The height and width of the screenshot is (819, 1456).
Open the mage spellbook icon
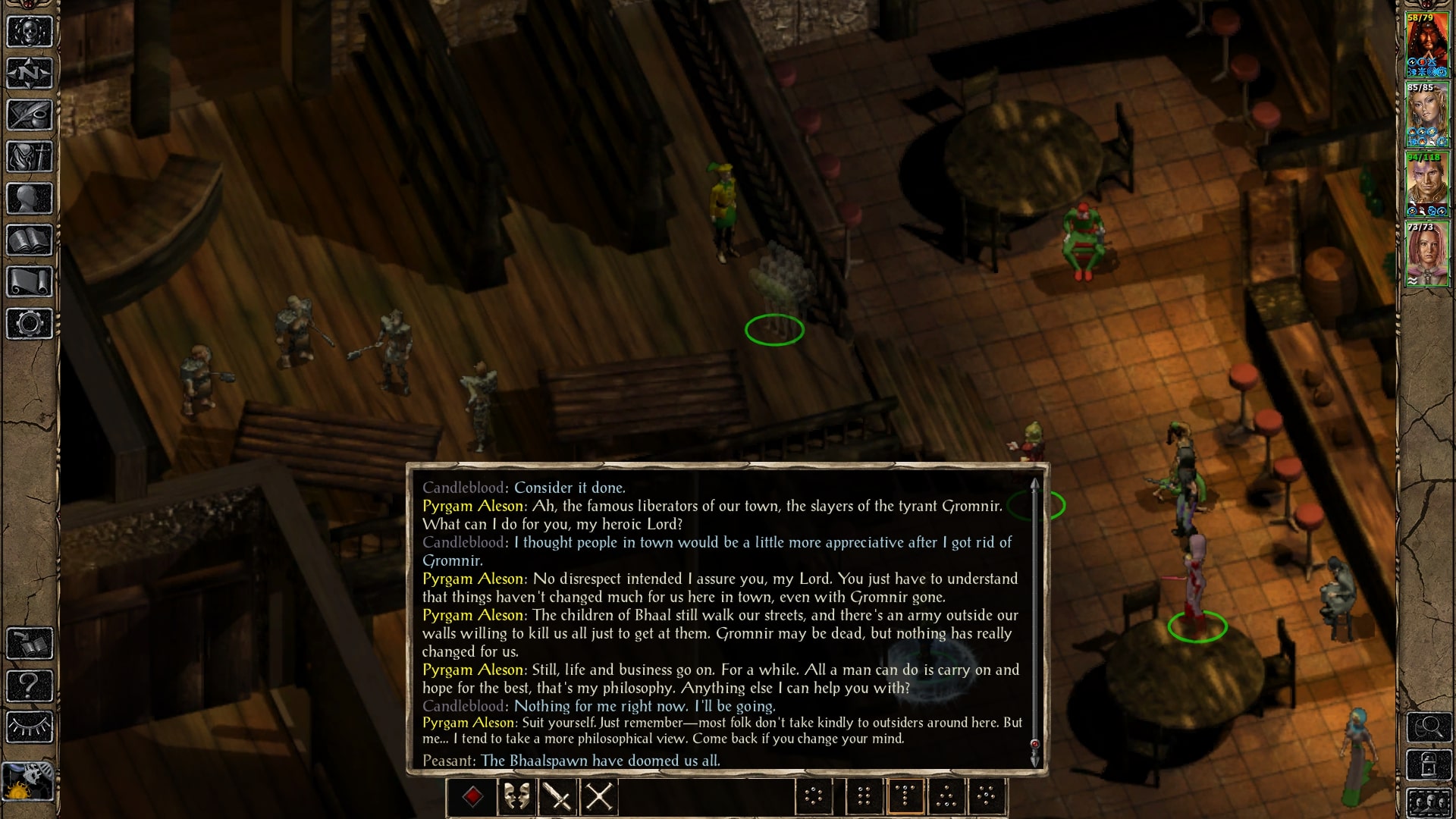coord(30,240)
